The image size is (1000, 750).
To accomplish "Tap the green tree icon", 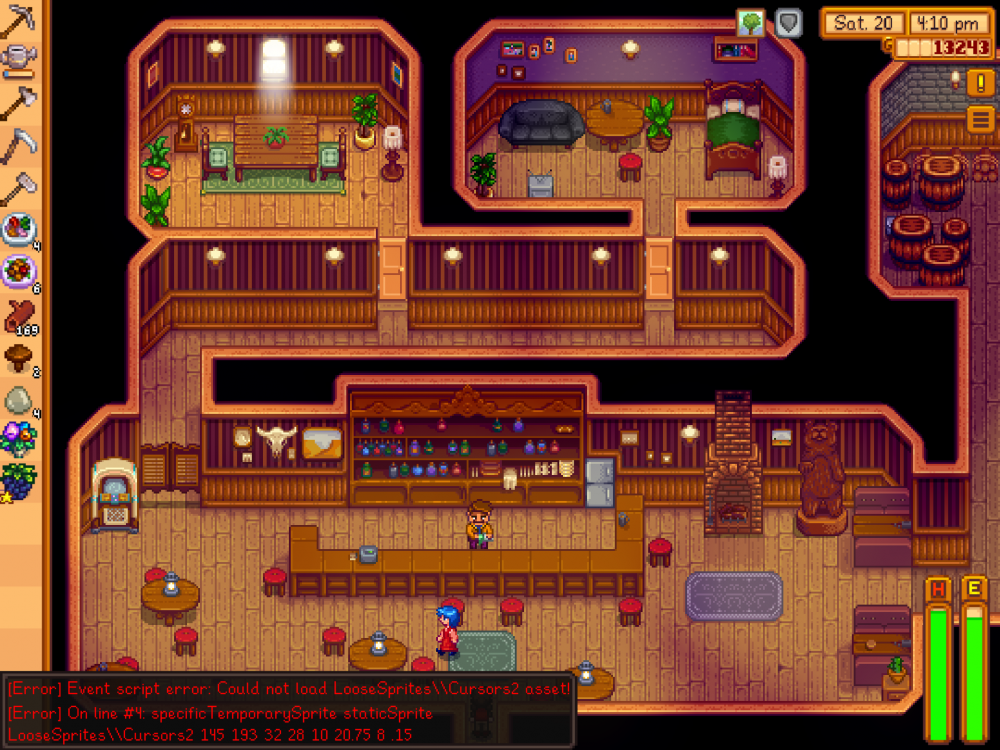I will [751, 23].
